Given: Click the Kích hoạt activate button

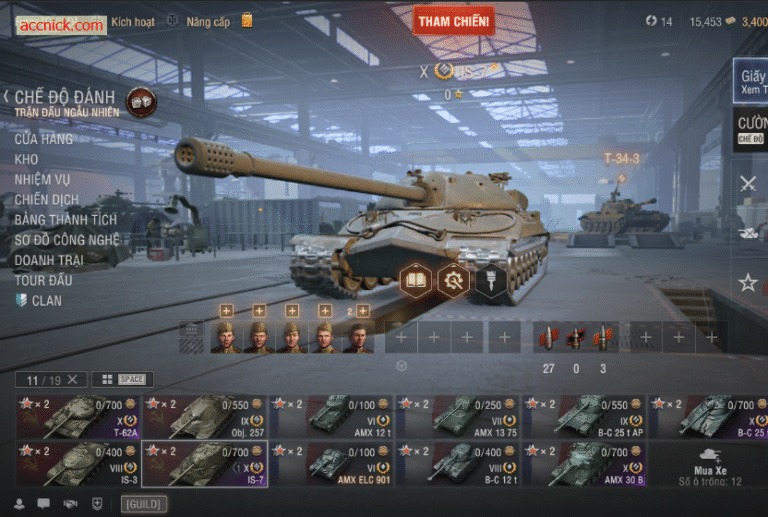Looking at the screenshot, I should pos(133,22).
